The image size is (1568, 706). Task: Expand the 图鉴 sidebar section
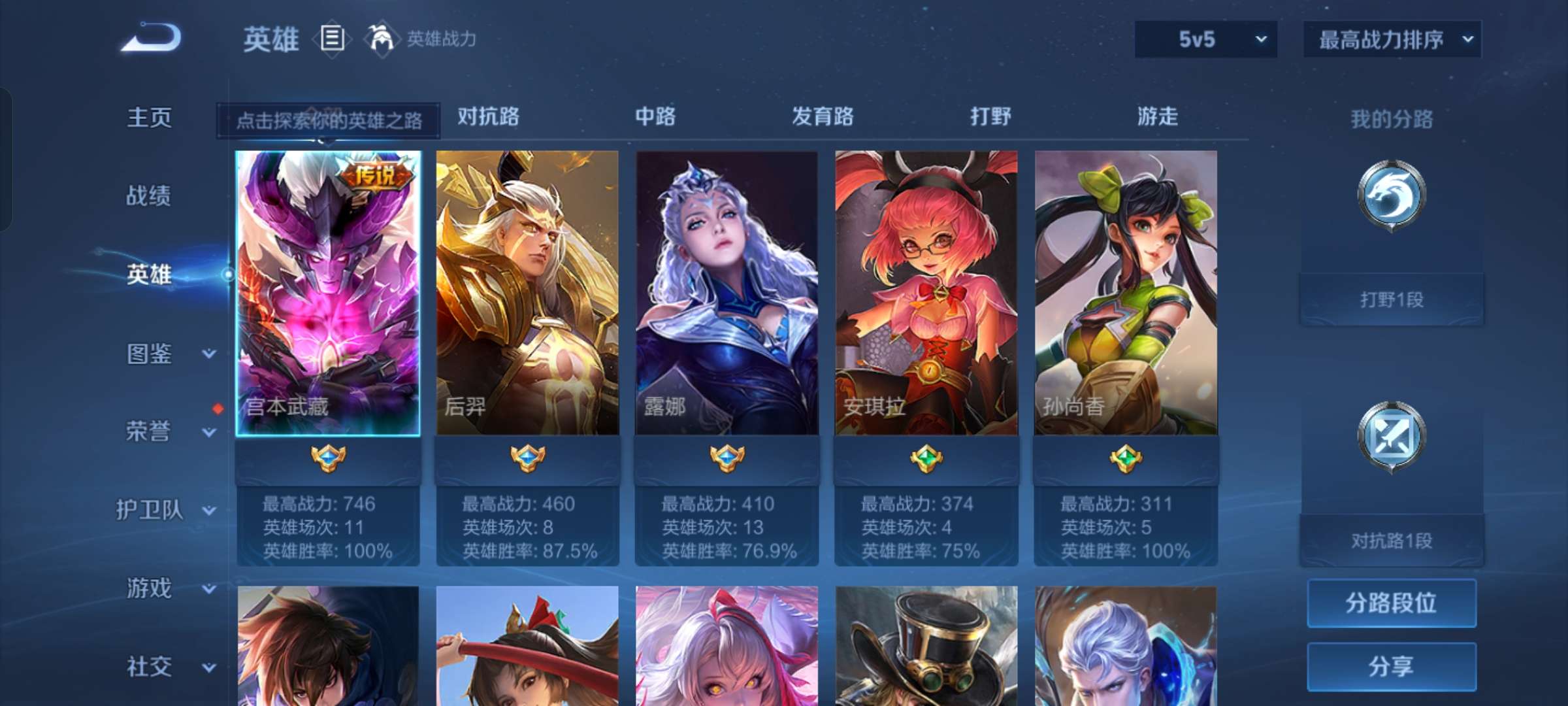tap(157, 353)
